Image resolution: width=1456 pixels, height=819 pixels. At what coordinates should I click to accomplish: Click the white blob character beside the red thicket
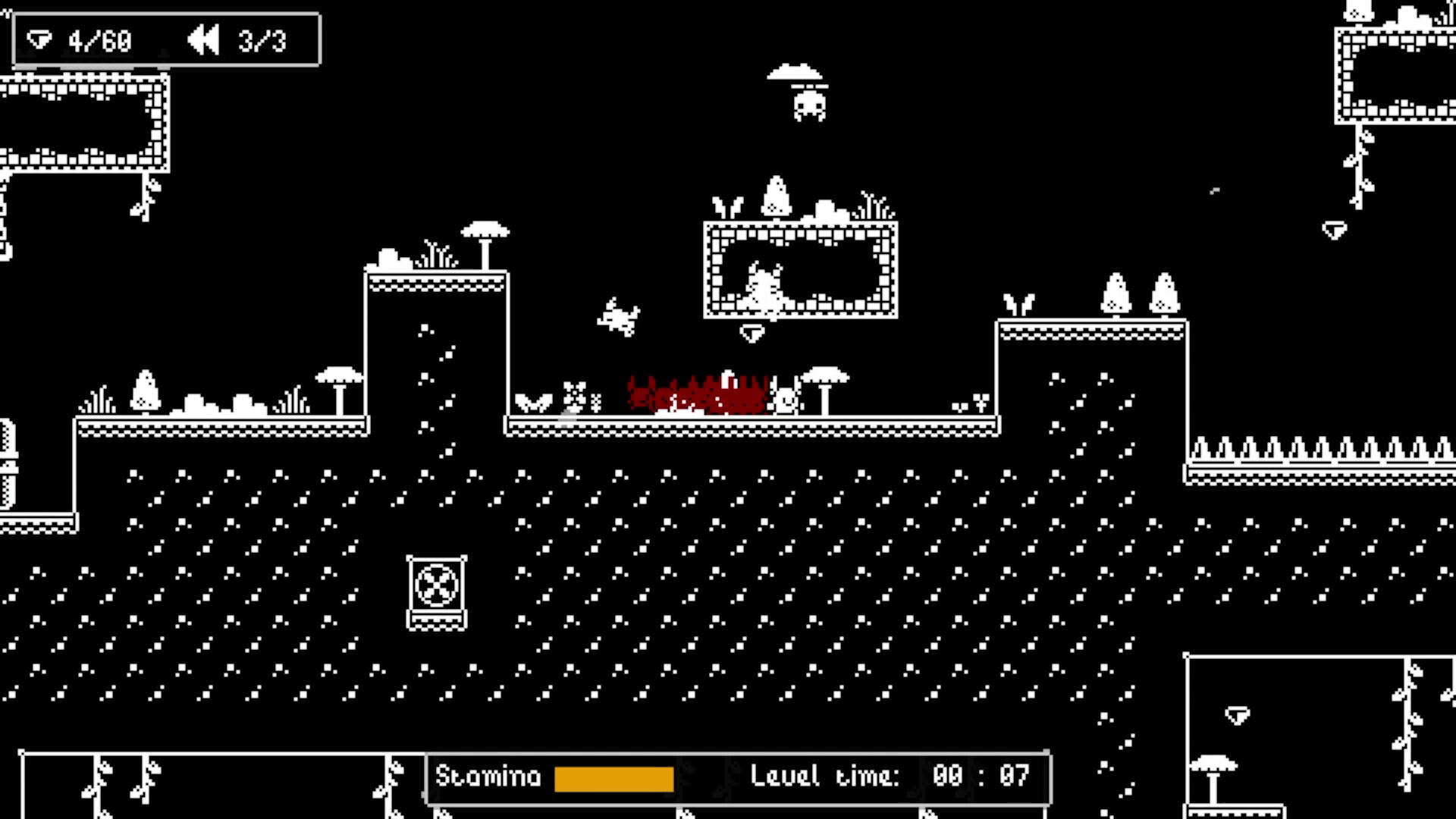(x=786, y=400)
